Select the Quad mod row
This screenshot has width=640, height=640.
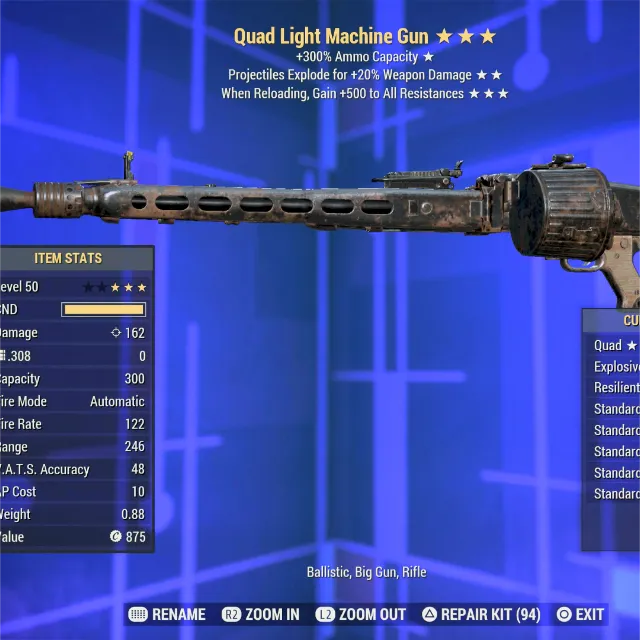tap(614, 345)
